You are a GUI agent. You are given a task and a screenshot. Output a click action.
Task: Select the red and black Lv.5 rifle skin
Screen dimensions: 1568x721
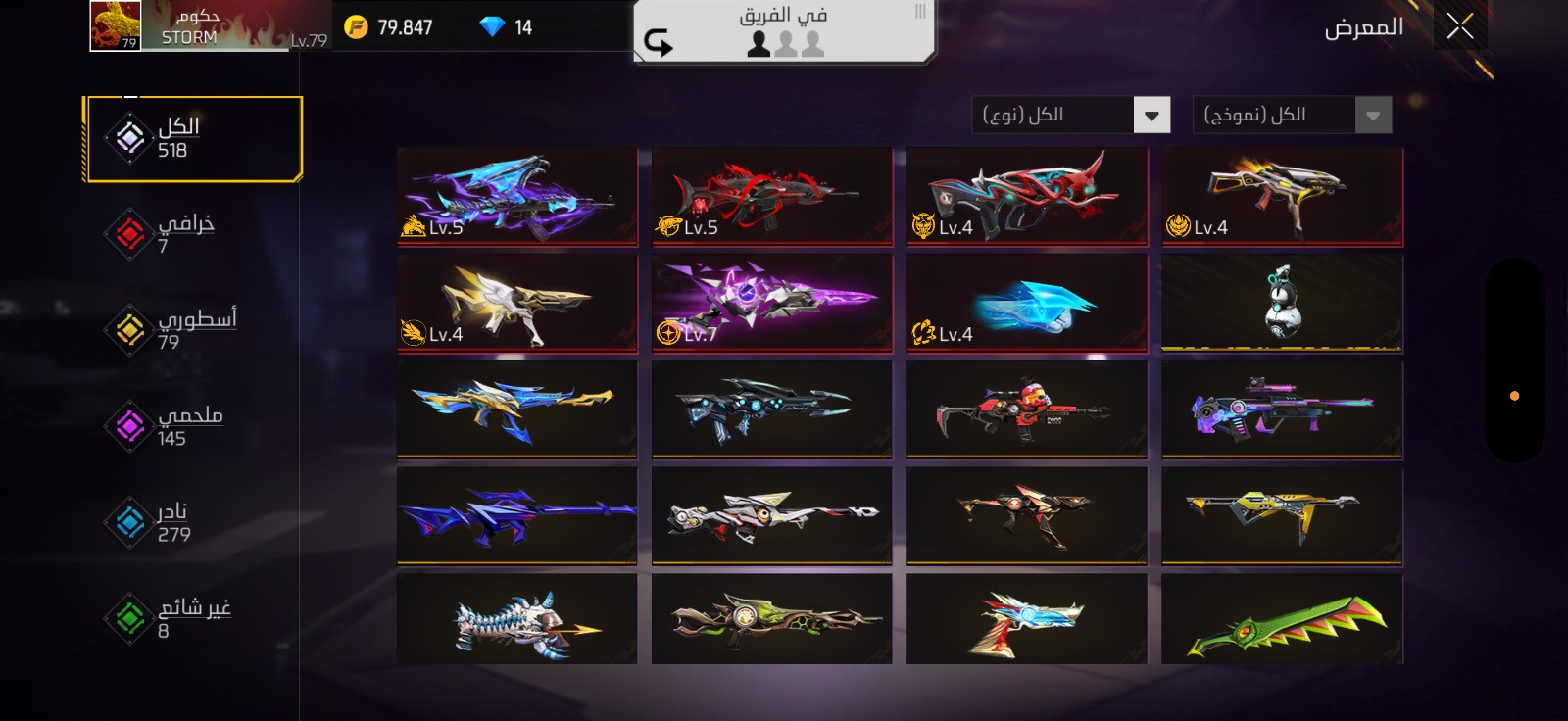[772, 196]
